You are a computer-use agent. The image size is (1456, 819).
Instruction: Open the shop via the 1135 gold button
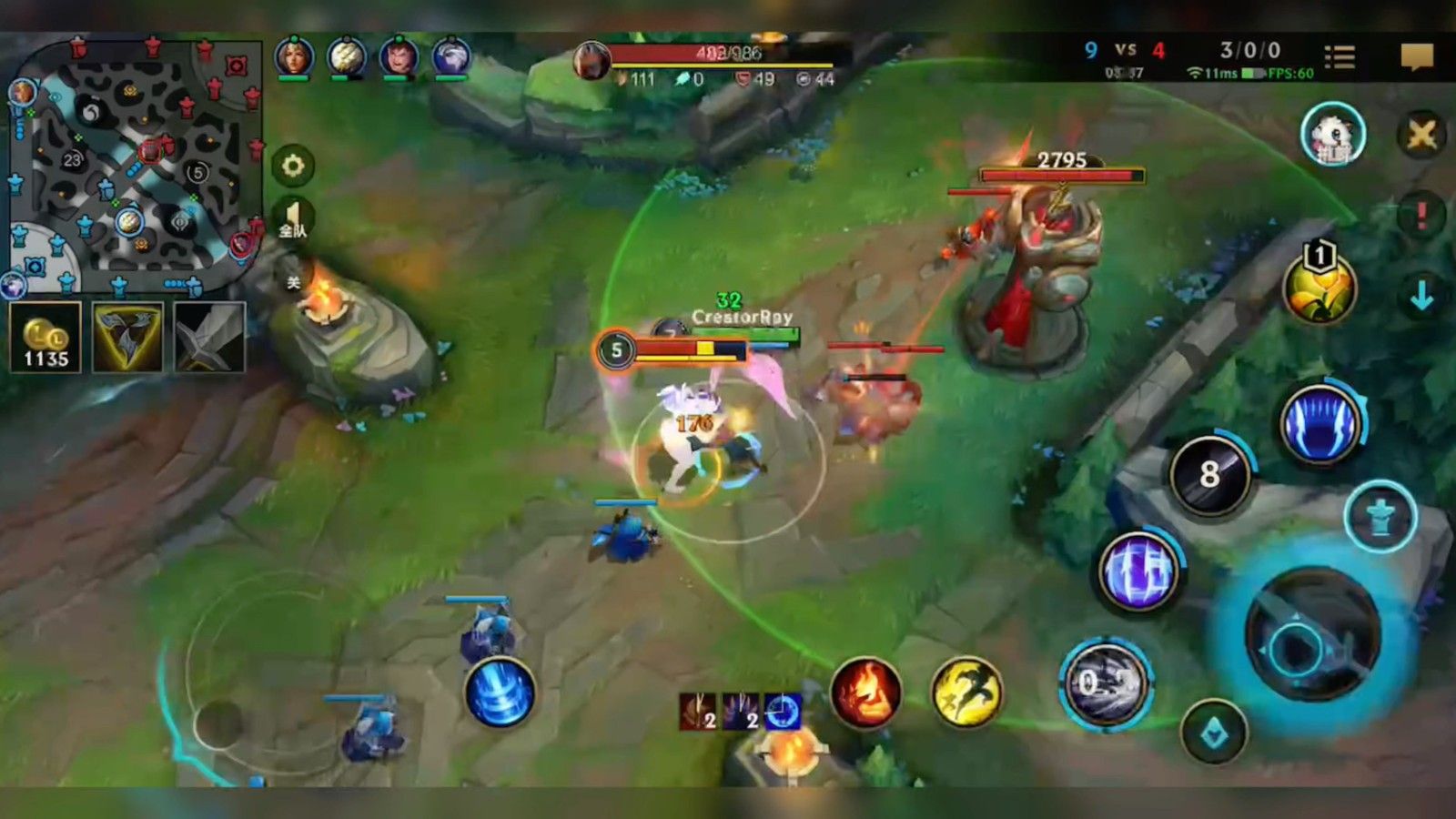pos(45,338)
